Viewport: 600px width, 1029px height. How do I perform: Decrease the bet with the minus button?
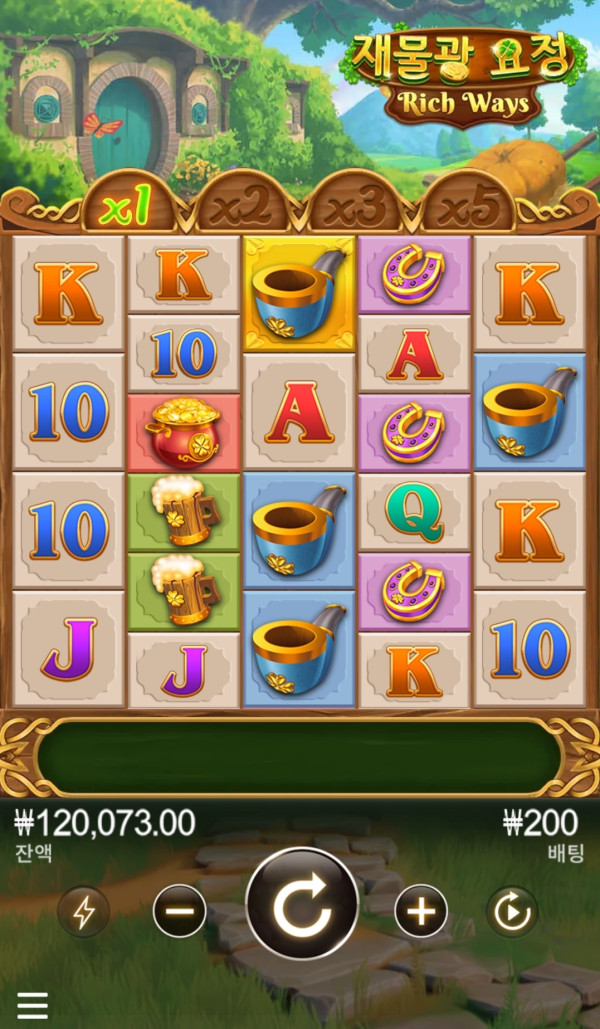tap(180, 911)
